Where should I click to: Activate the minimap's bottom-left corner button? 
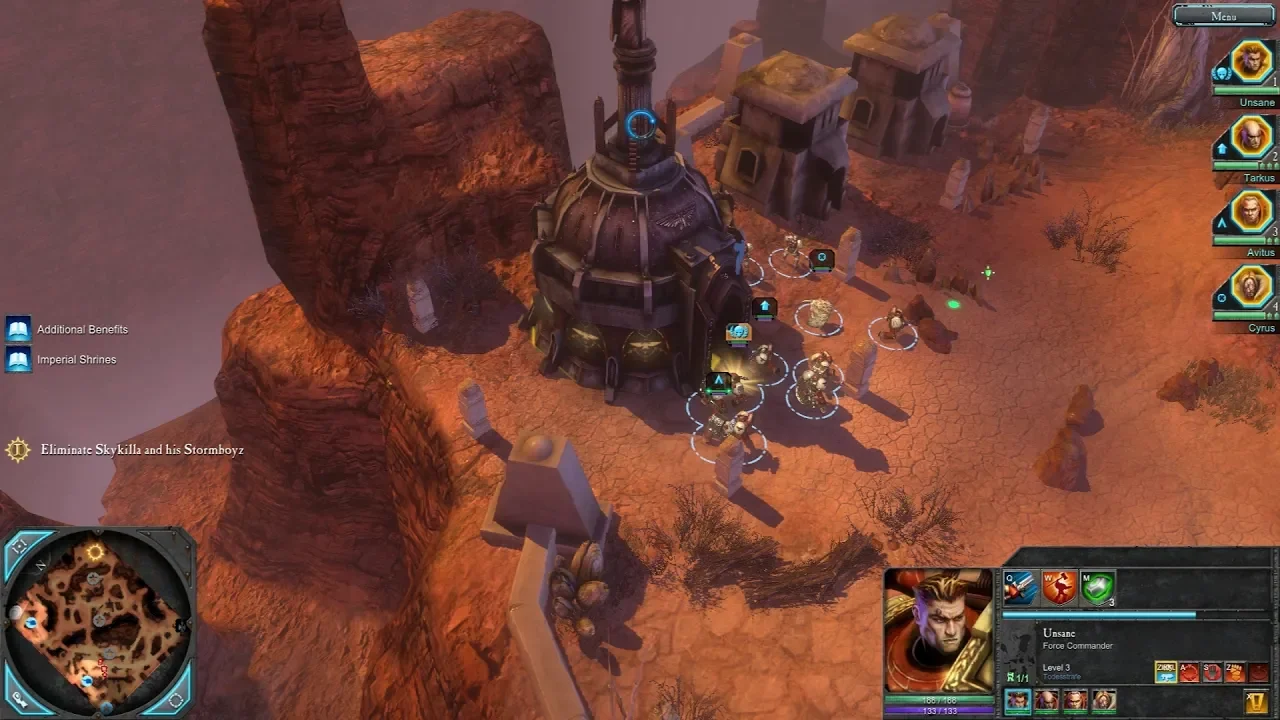(19, 697)
